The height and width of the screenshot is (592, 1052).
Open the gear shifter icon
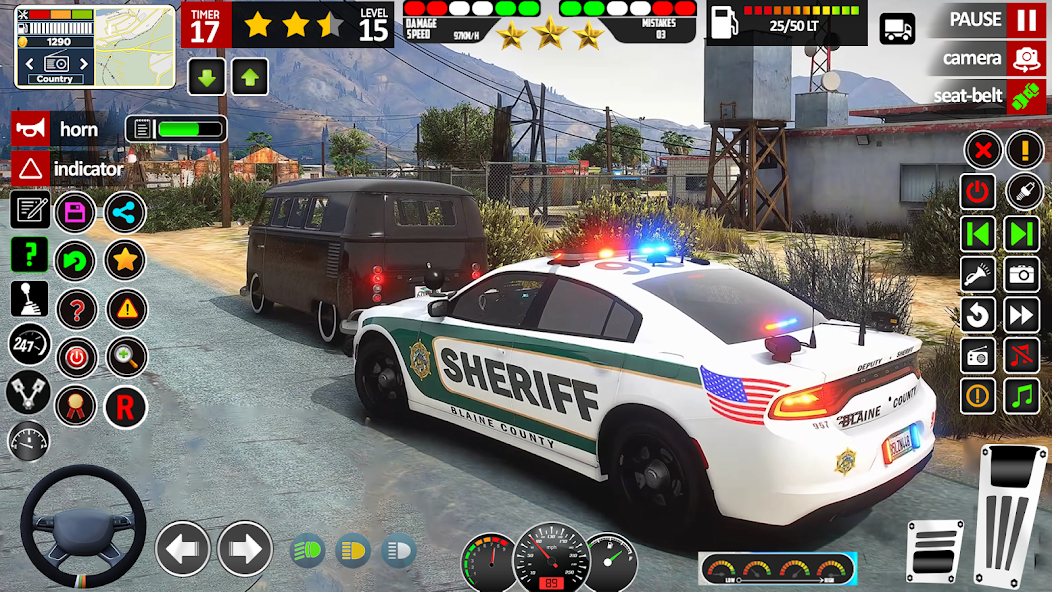click(x=29, y=298)
